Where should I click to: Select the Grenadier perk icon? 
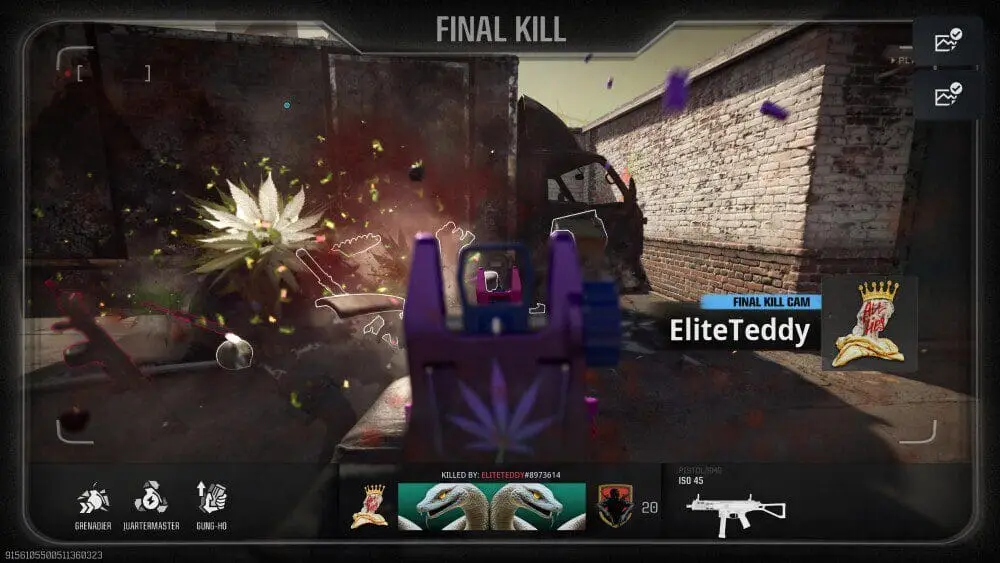(93, 499)
